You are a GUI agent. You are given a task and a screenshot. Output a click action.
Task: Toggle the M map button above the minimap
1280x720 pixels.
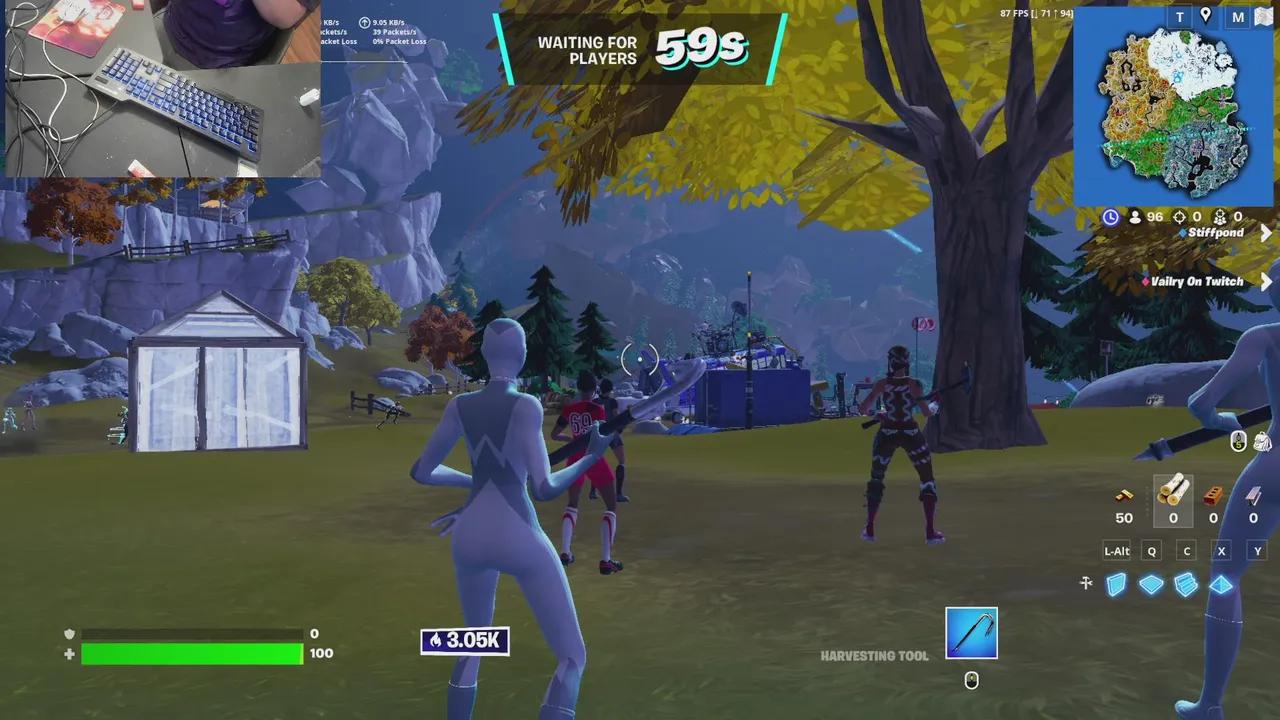[1238, 17]
